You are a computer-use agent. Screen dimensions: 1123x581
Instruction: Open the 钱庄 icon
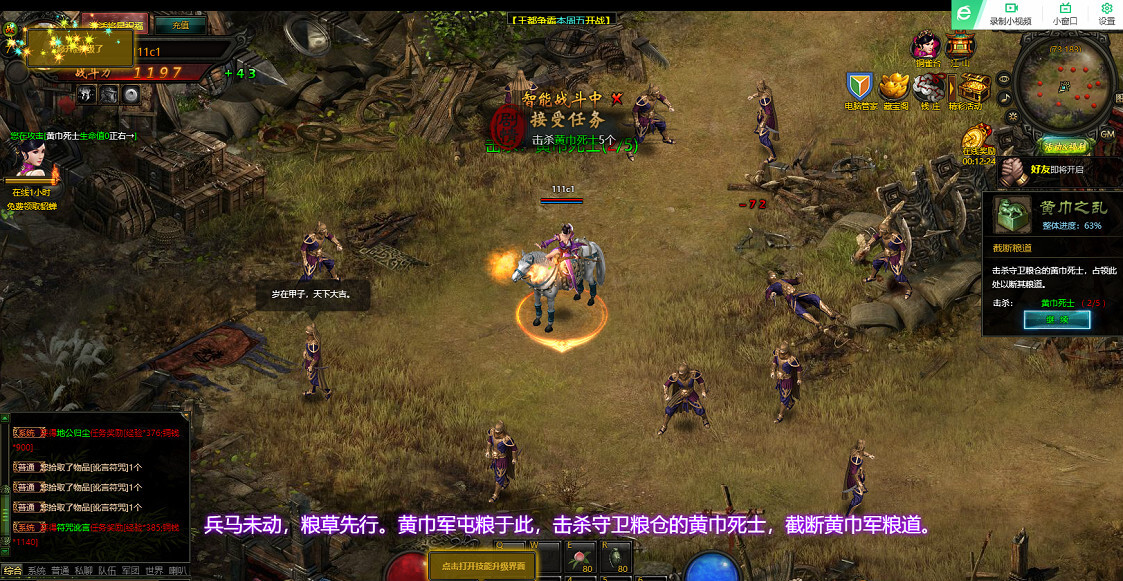pos(930,87)
